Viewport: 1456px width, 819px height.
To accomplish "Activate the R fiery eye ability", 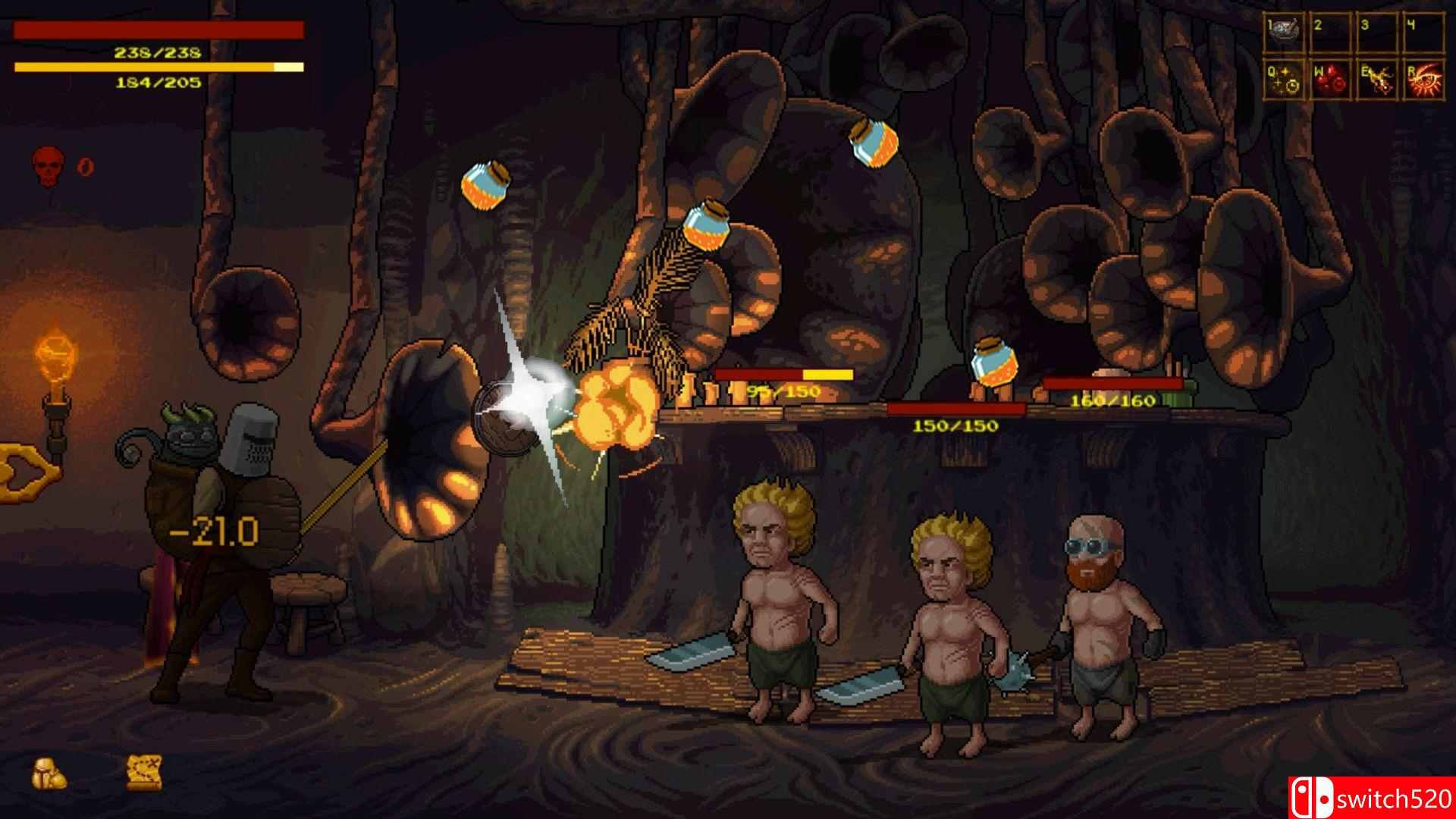I will [1423, 80].
